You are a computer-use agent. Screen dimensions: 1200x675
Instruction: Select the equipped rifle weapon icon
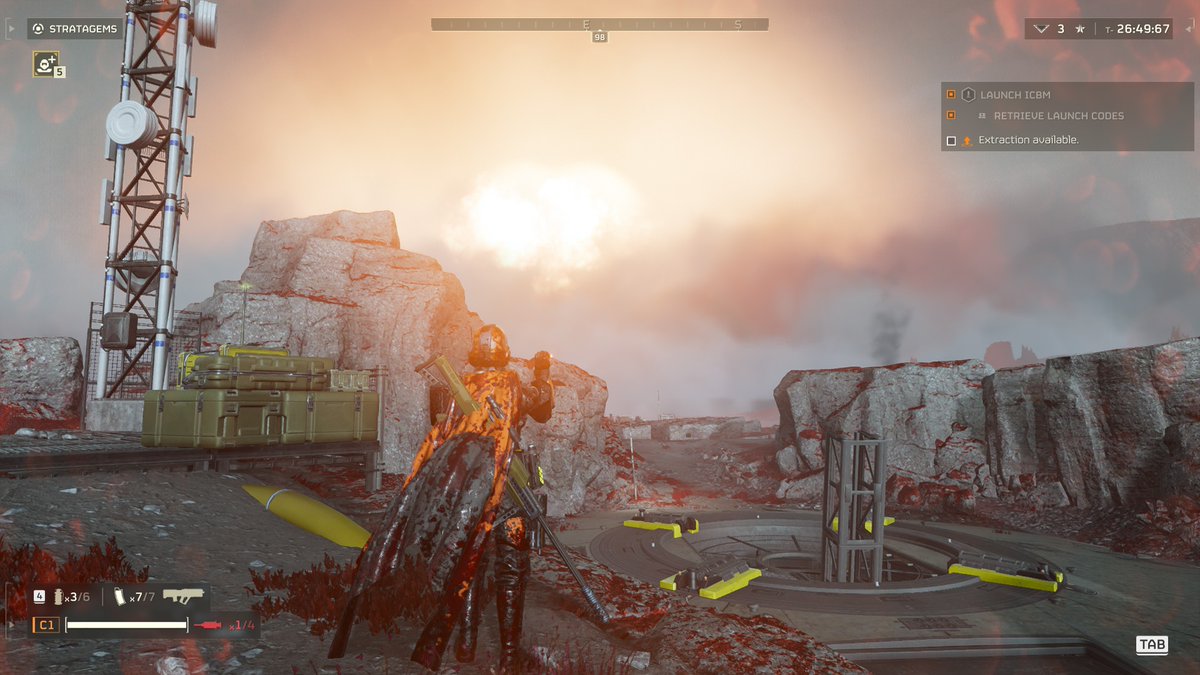click(x=183, y=596)
